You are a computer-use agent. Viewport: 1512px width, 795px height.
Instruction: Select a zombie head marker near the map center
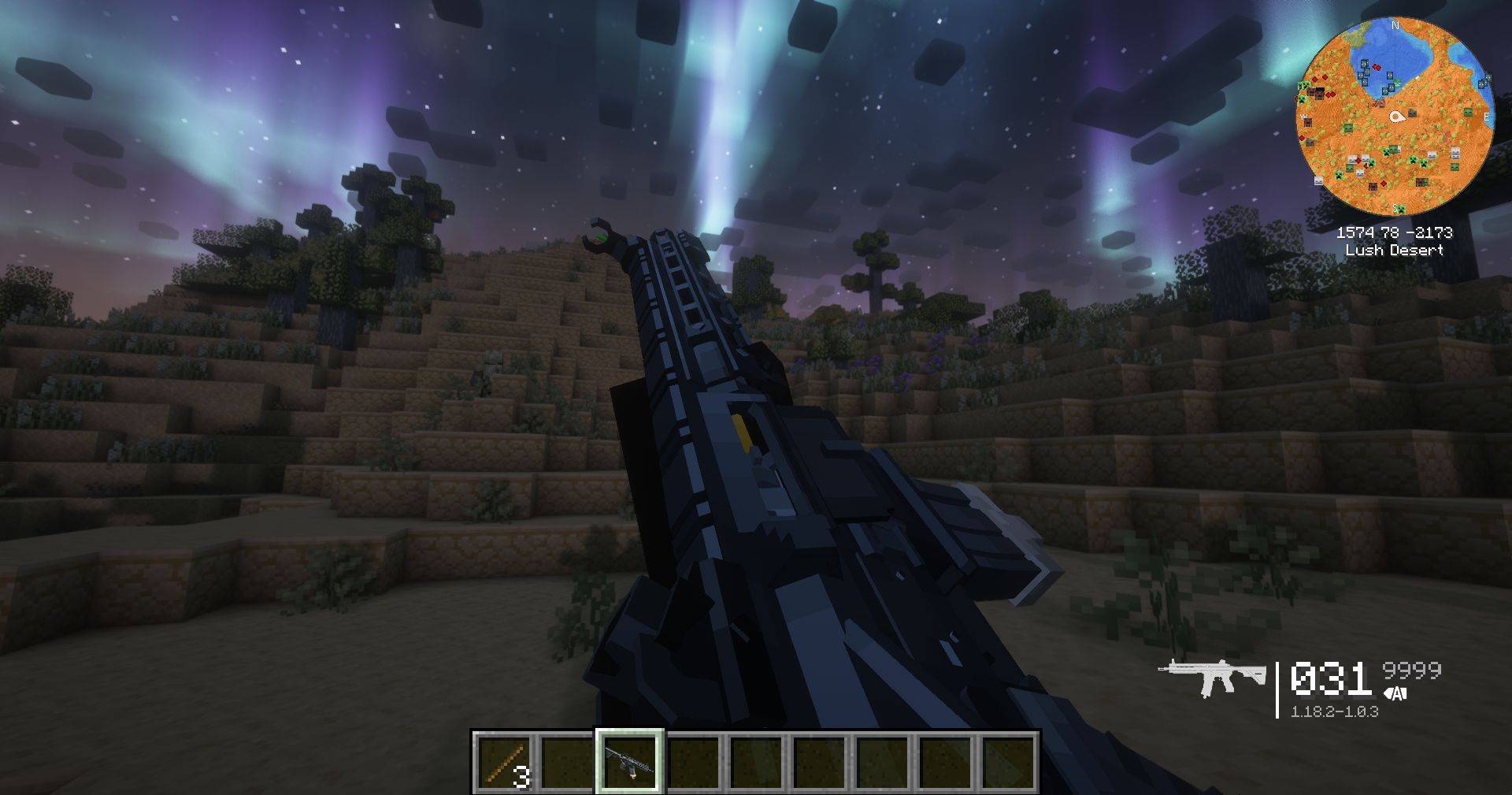[1413, 113]
